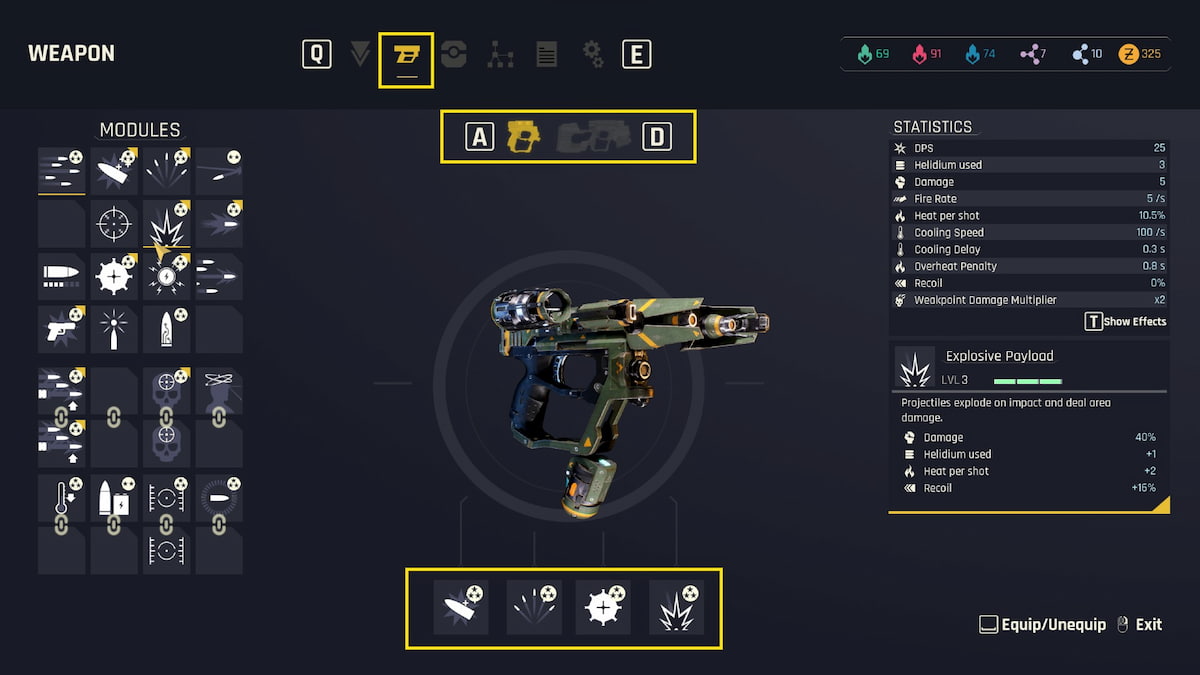Select the yellow pistol weapon
Screen dimensions: 1200x675
(x=523, y=136)
